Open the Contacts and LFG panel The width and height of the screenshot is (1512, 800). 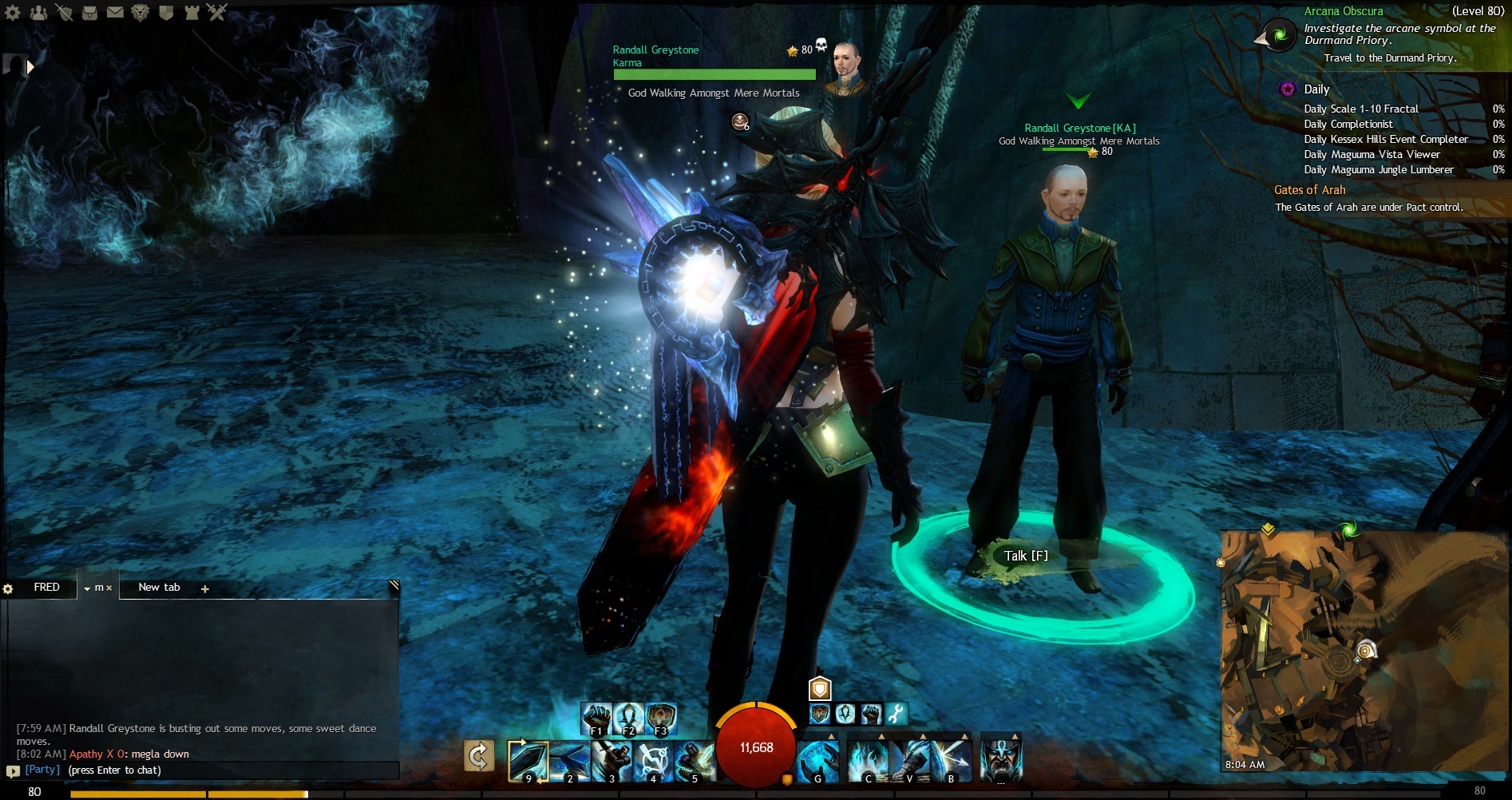[x=38, y=12]
